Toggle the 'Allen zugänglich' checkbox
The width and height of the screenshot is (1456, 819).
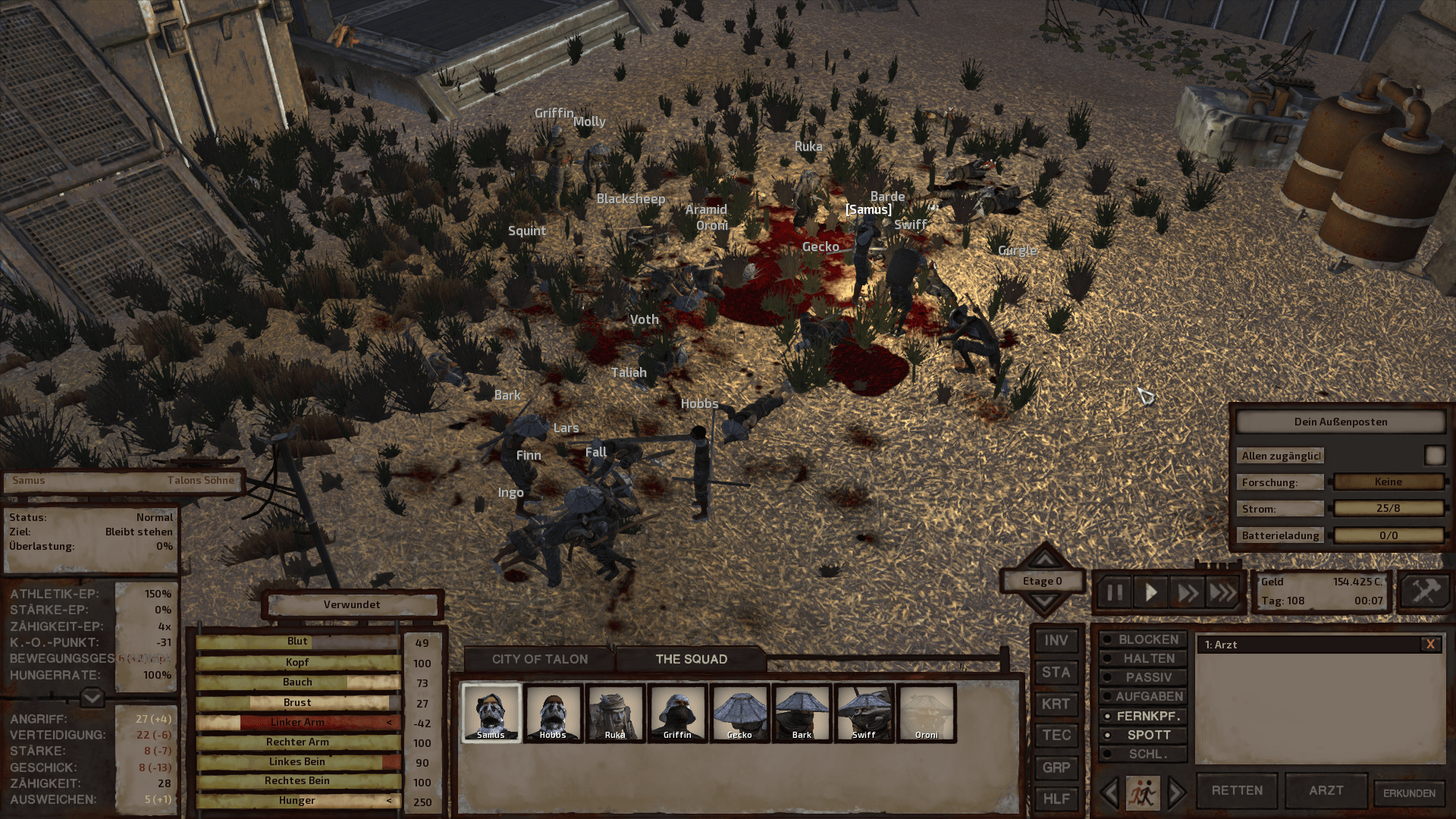click(x=1434, y=455)
